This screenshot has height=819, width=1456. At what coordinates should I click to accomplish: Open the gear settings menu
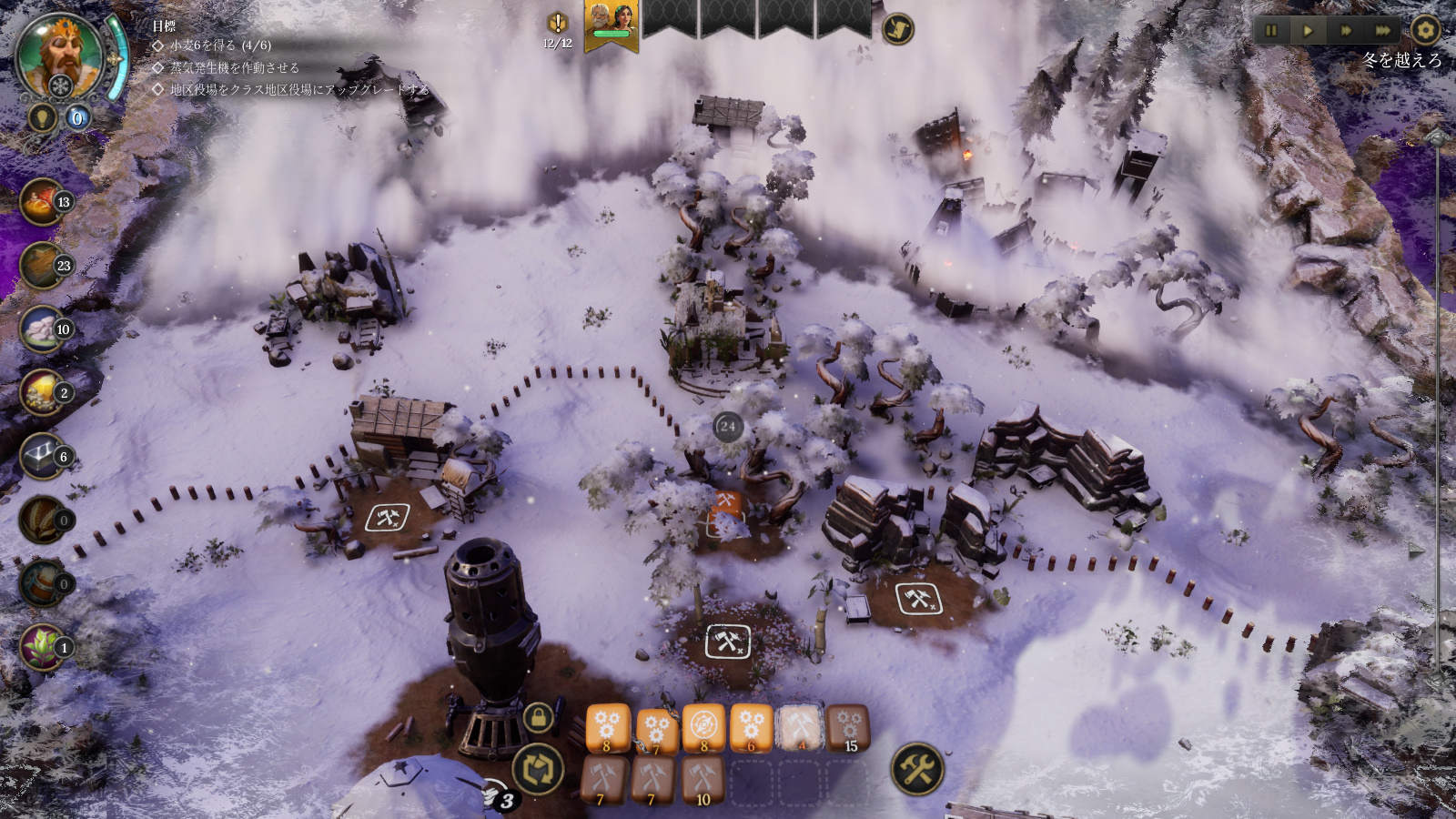(x=1425, y=30)
